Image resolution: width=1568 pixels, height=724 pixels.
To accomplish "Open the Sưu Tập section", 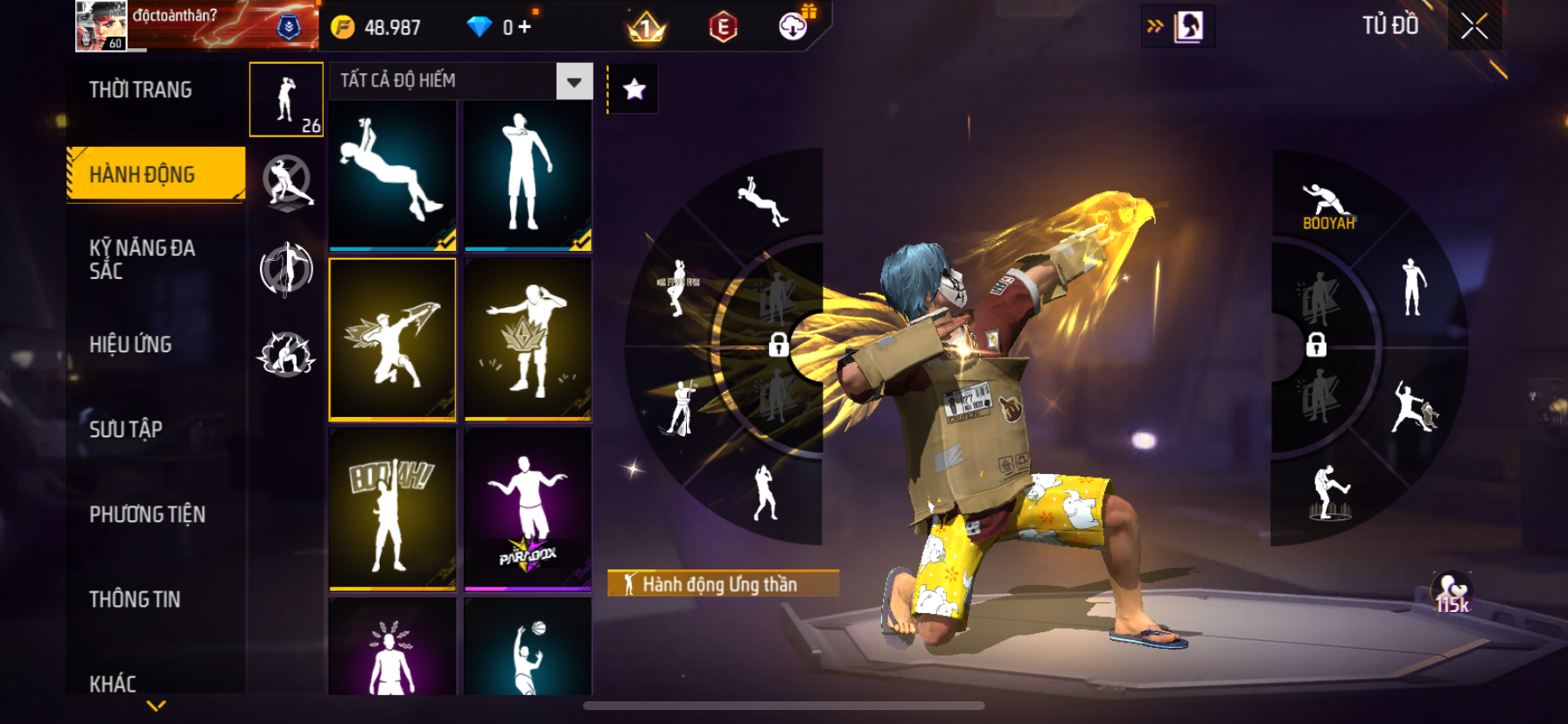I will click(126, 429).
